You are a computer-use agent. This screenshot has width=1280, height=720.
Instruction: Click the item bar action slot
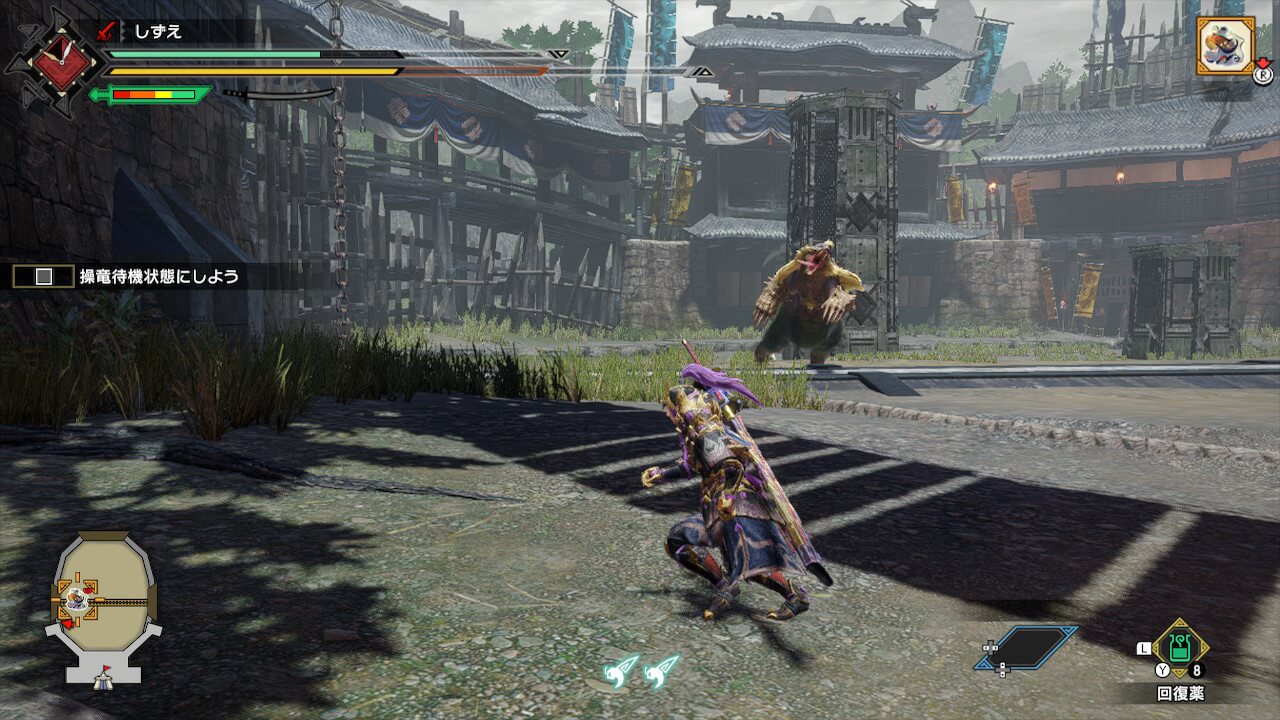coord(1028,648)
